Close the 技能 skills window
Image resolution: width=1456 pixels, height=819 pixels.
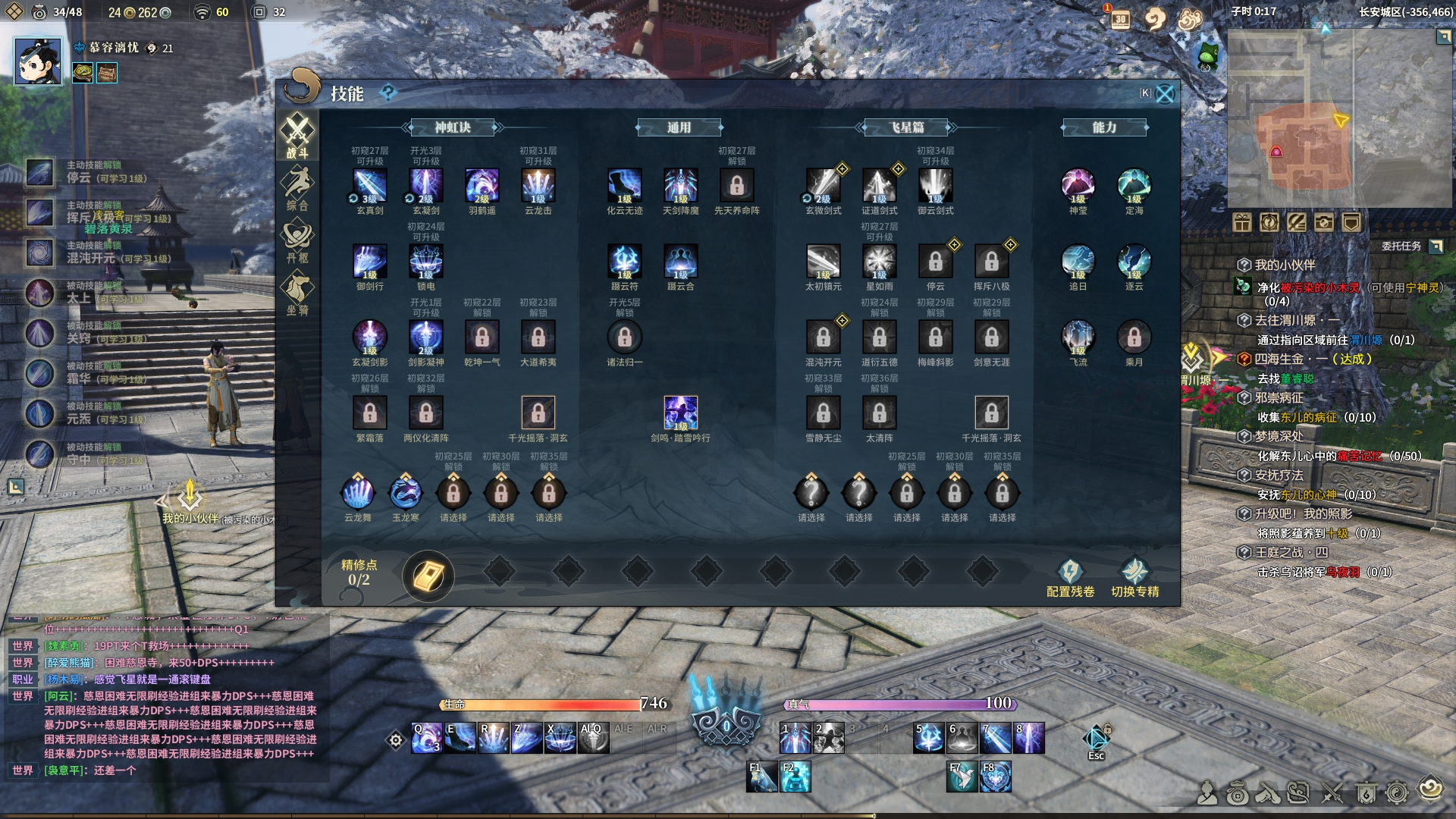coord(1165,94)
